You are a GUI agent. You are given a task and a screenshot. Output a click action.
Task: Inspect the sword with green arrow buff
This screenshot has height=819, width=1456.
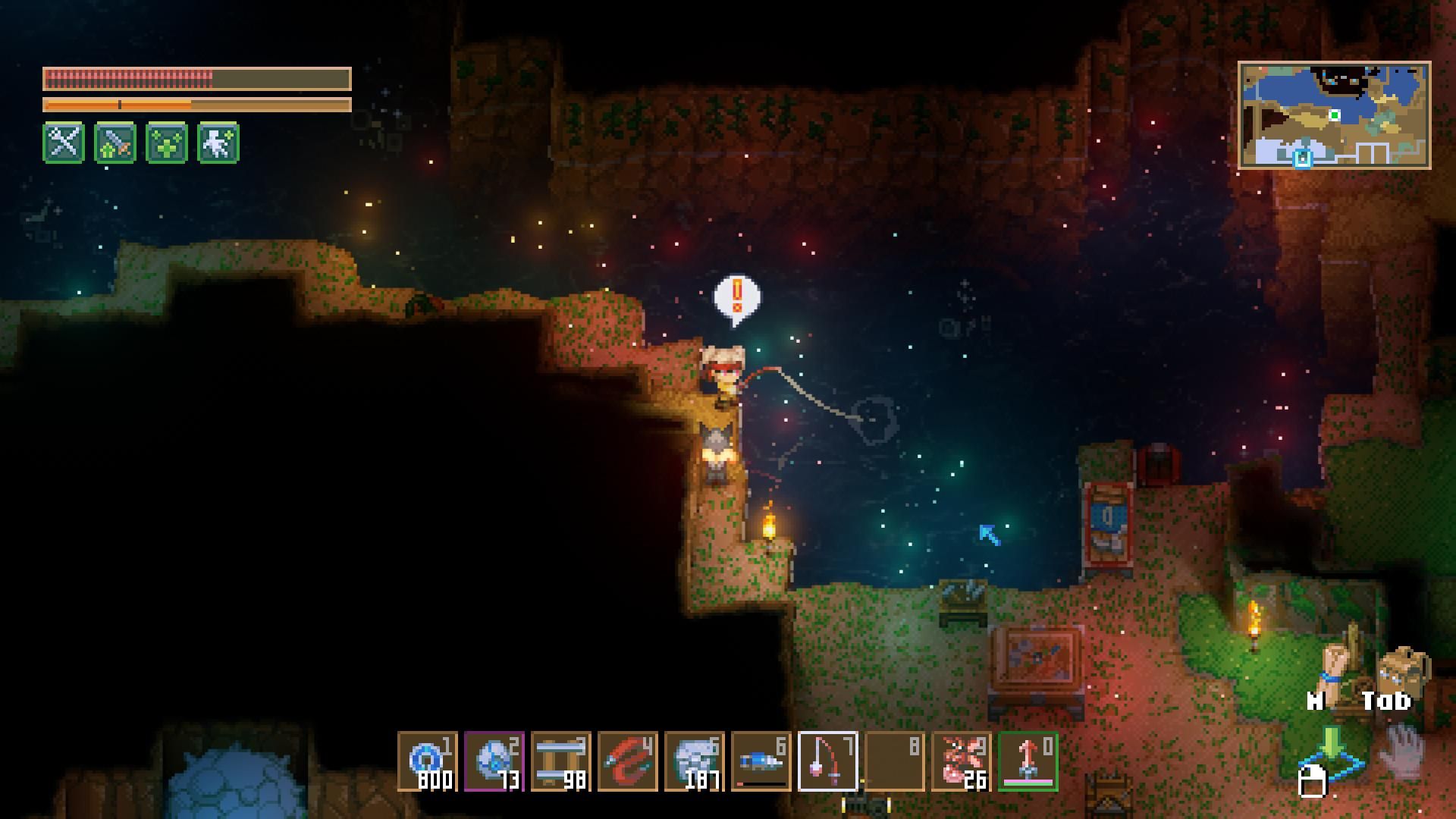pyautogui.click(x=115, y=142)
